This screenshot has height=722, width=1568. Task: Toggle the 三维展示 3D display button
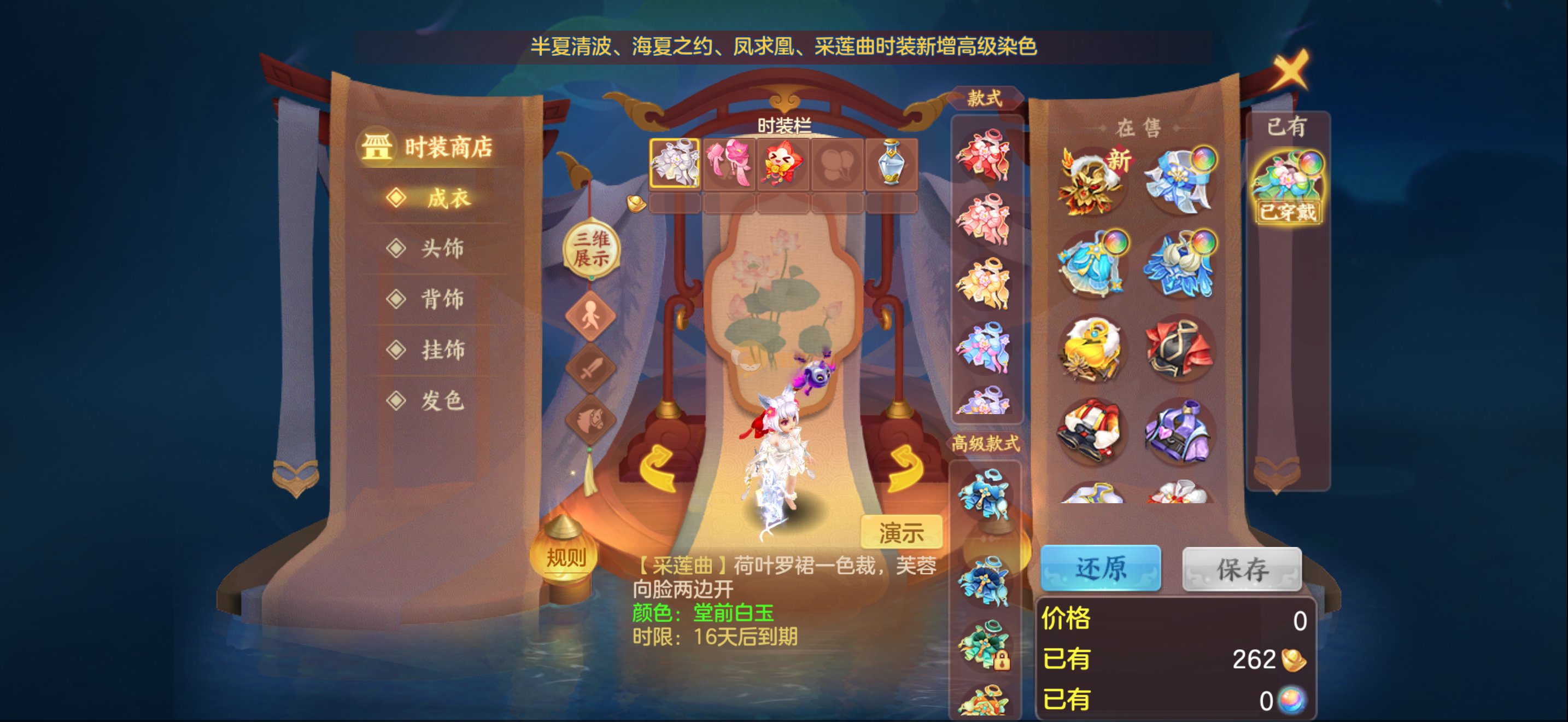591,248
